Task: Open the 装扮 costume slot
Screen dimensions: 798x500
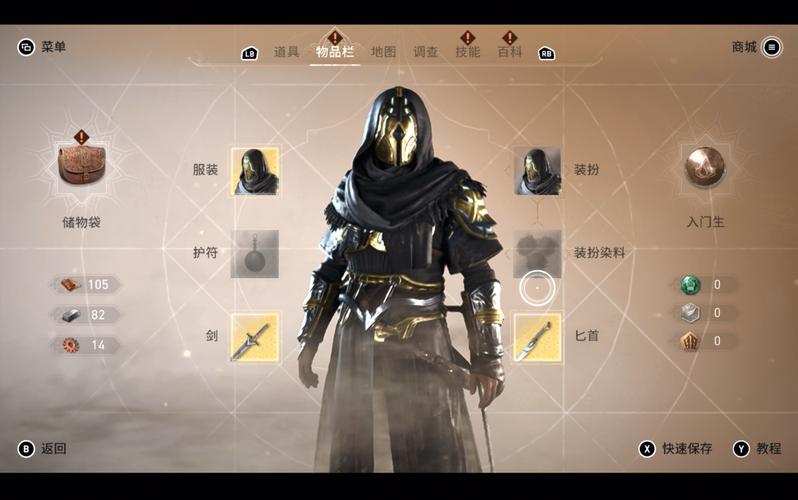Action: [x=537, y=171]
